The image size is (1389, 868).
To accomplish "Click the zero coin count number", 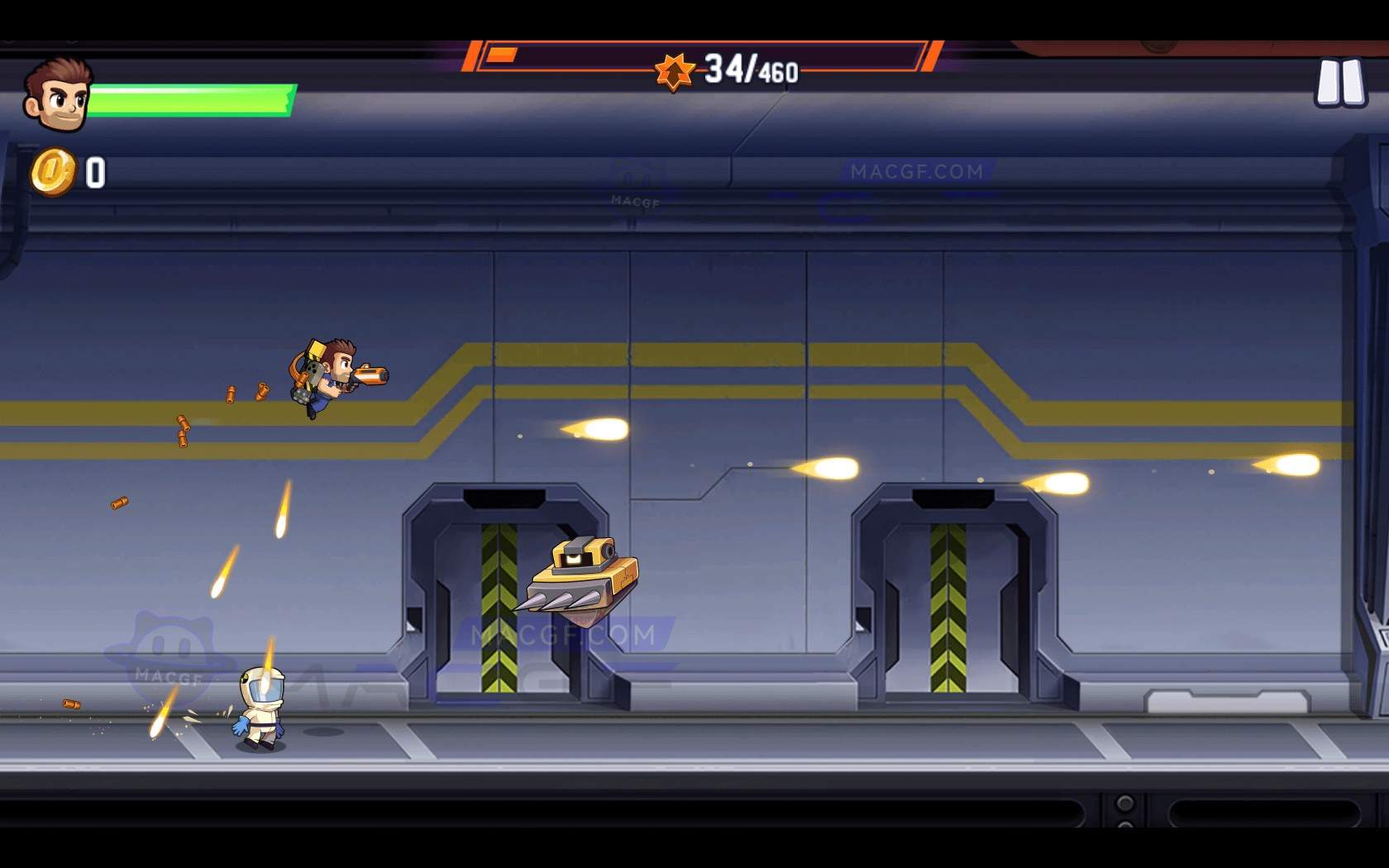I will pos(93,171).
